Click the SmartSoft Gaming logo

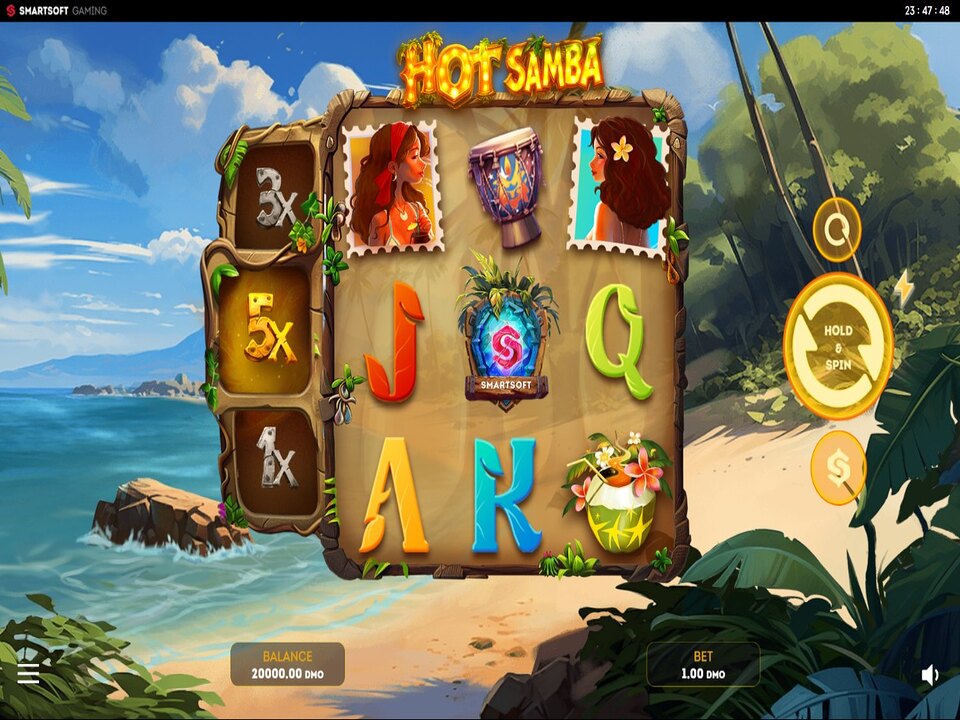point(56,11)
